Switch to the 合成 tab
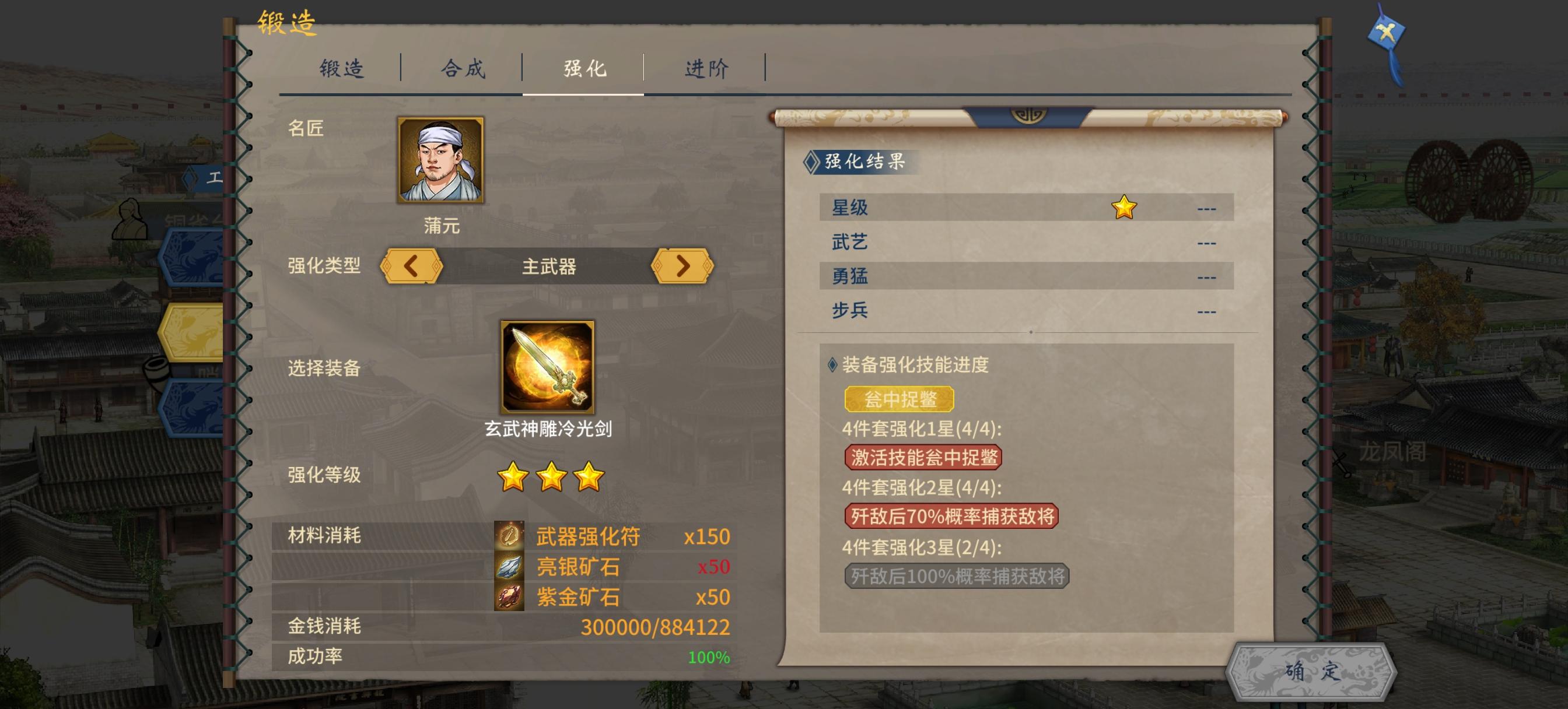 [463, 69]
